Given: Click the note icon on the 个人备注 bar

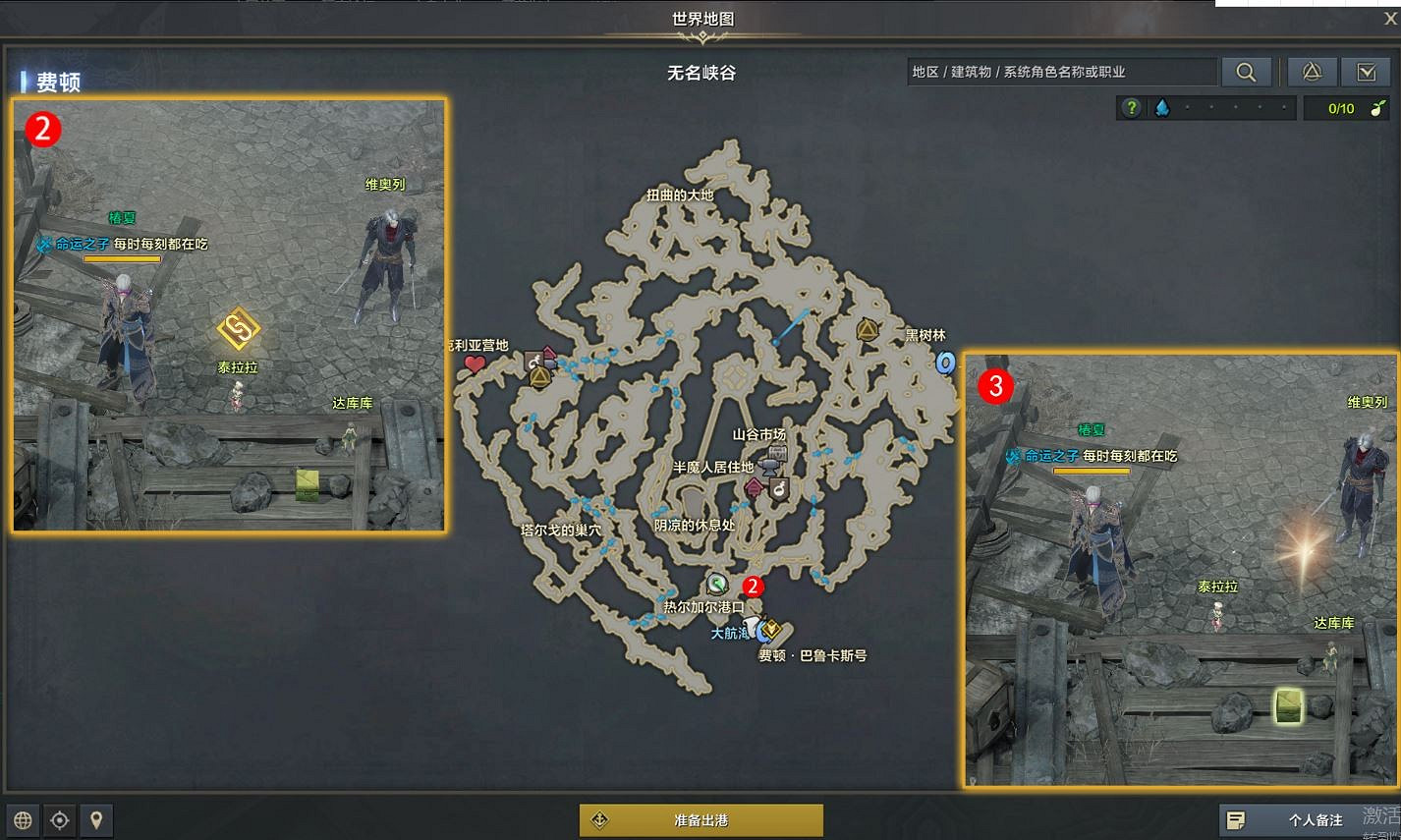Looking at the screenshot, I should (1234, 818).
